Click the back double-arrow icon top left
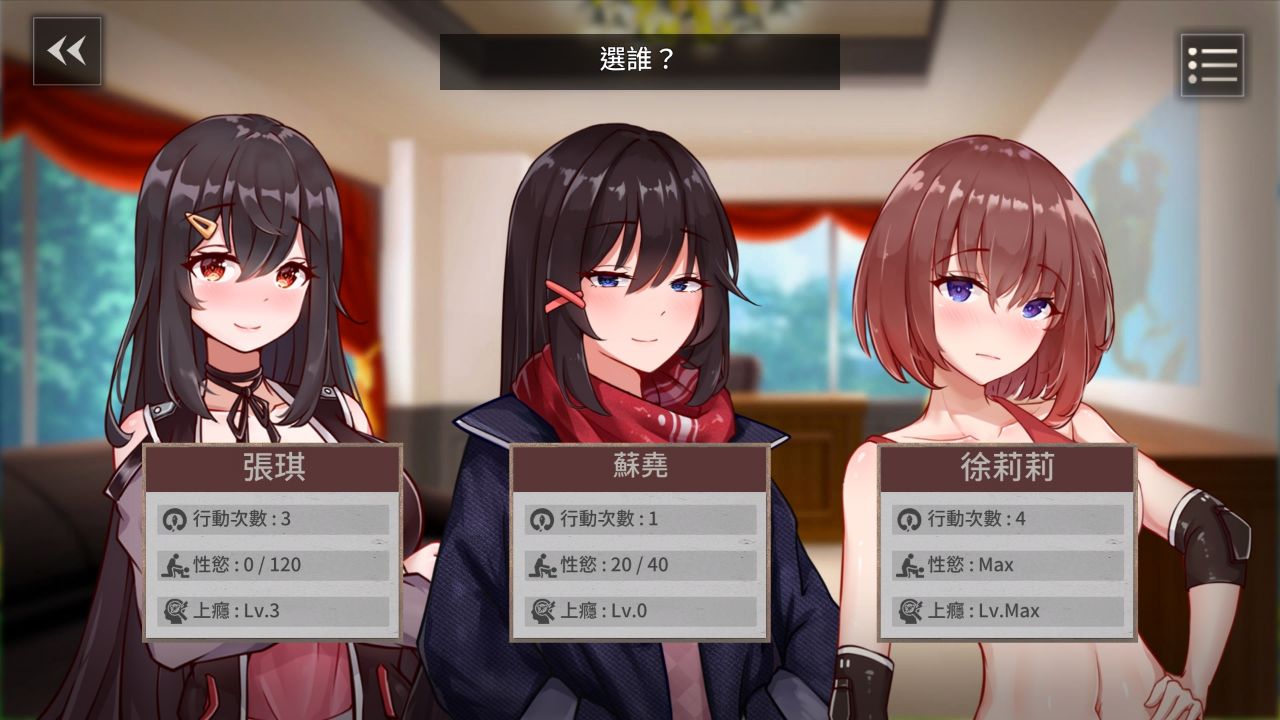This screenshot has height=720, width=1280. coord(66,52)
